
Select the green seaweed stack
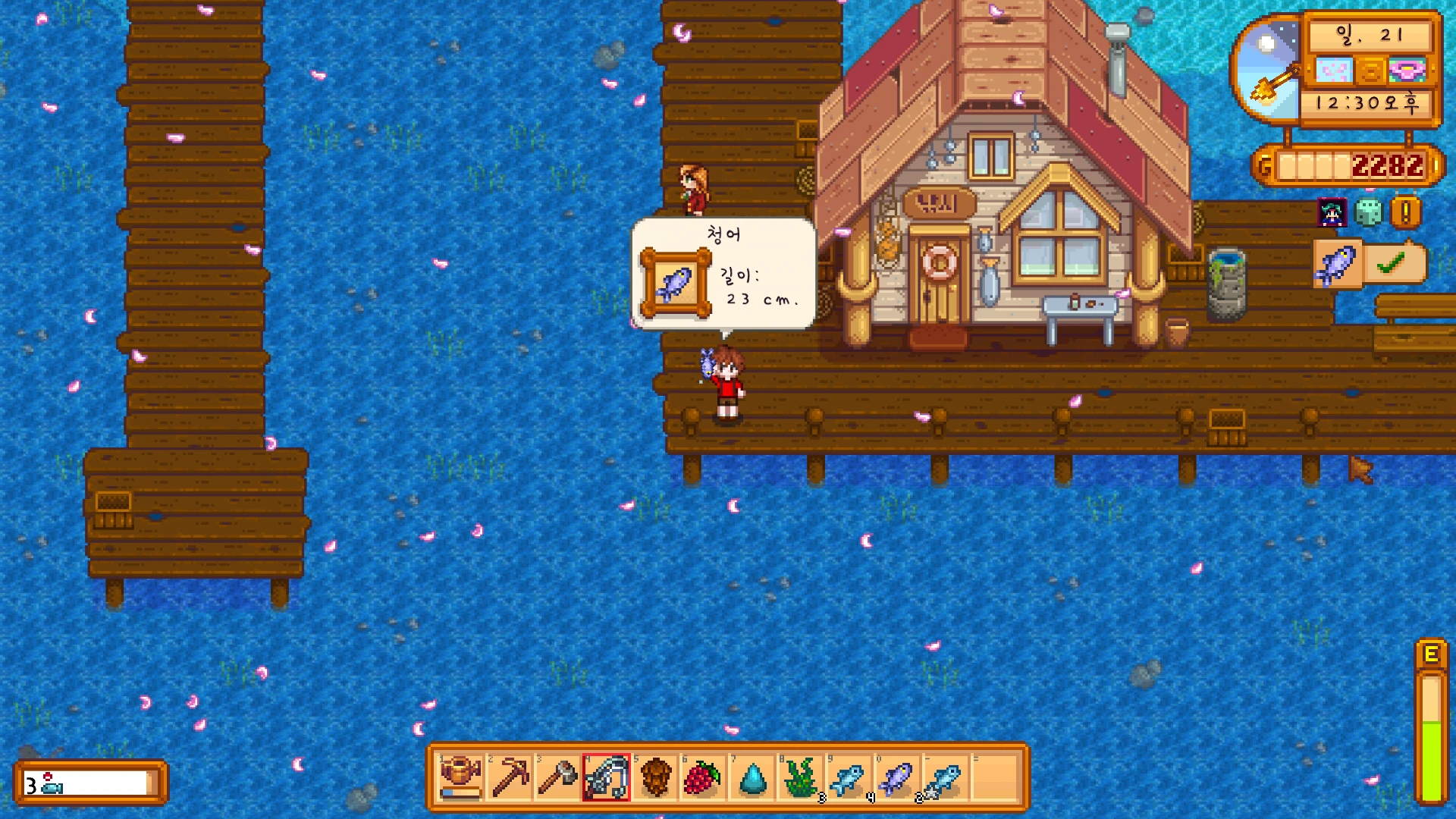[x=801, y=777]
